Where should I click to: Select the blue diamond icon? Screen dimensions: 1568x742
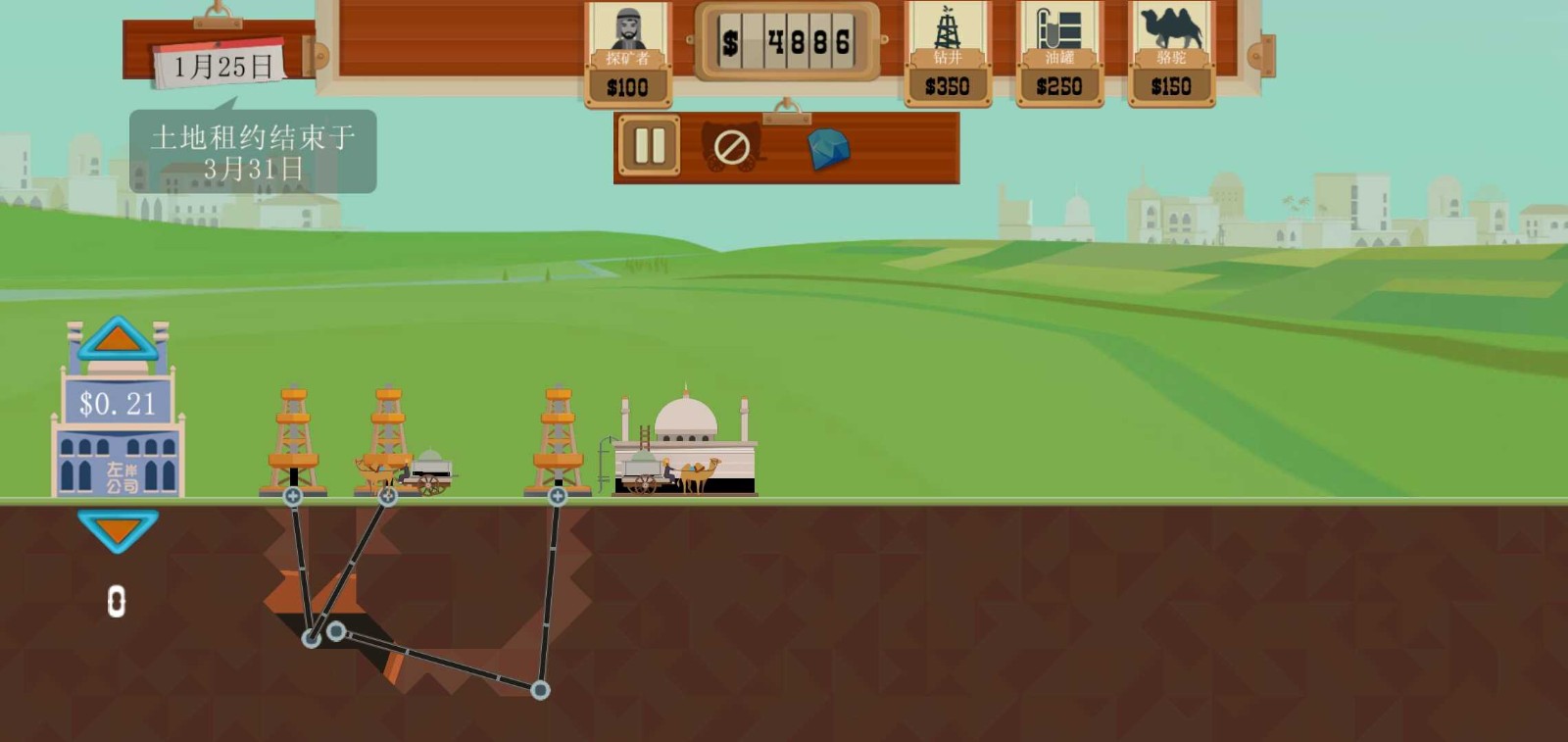pyautogui.click(x=828, y=149)
